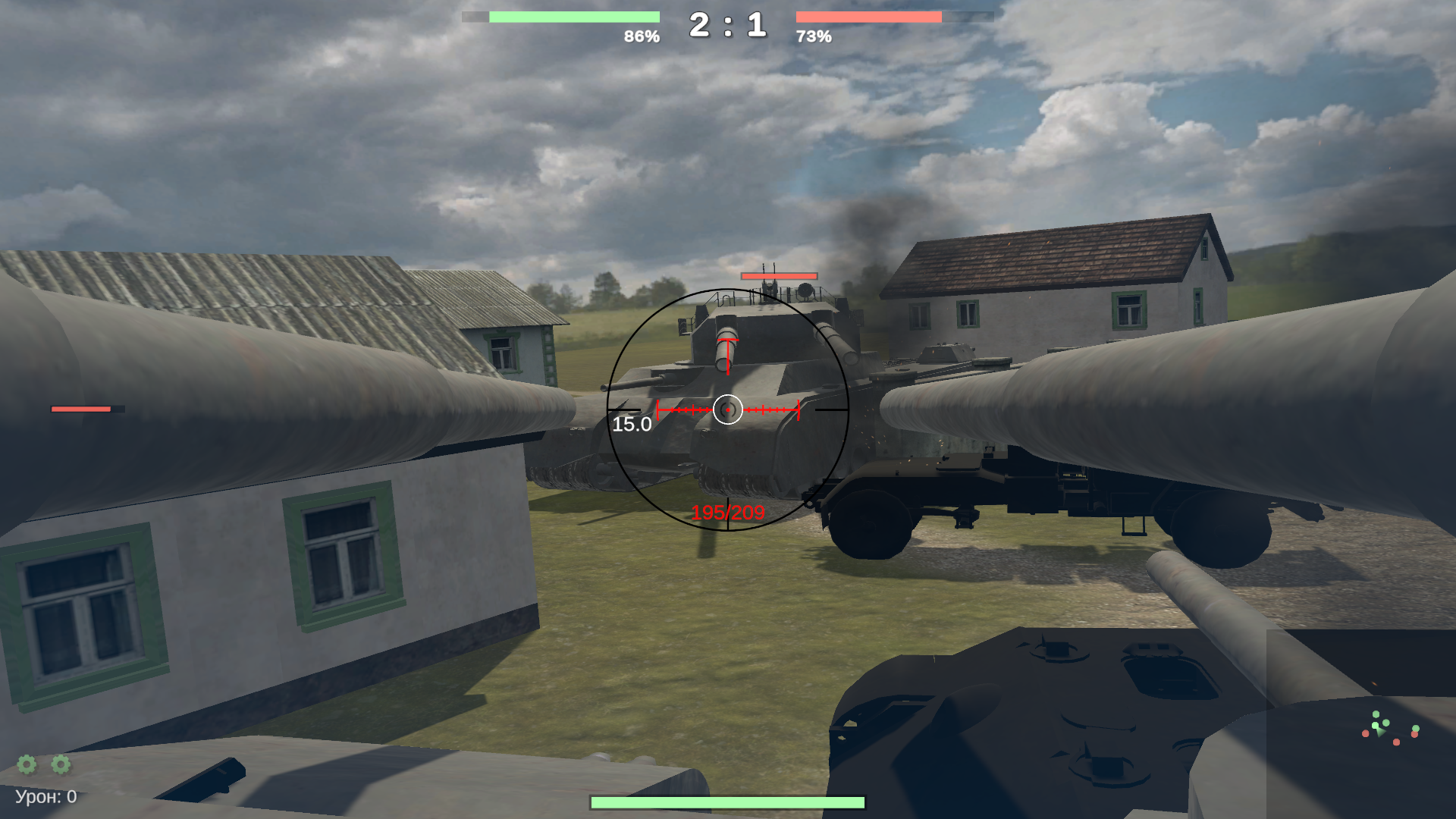Click the second gear settings icon

click(61, 764)
